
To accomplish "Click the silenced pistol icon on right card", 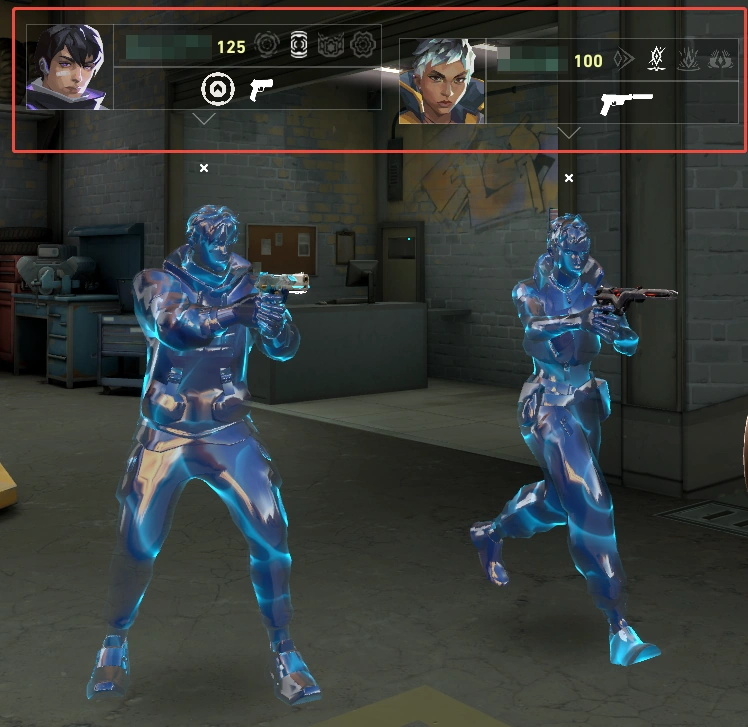I will click(626, 103).
